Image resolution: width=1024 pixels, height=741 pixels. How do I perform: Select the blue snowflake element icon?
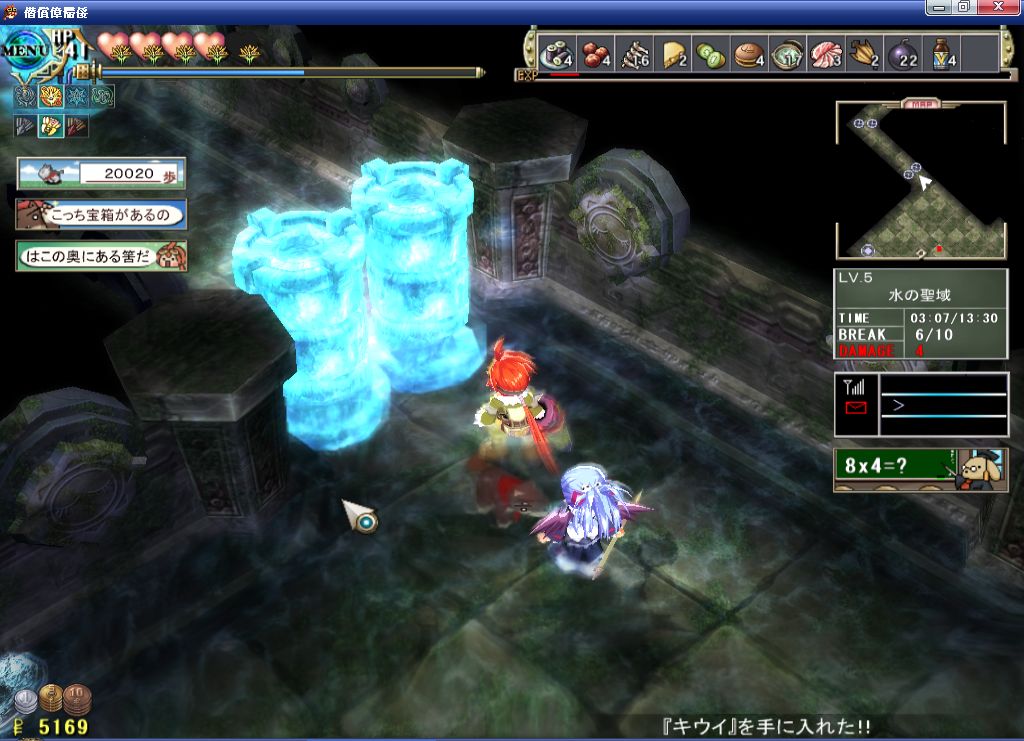77,97
